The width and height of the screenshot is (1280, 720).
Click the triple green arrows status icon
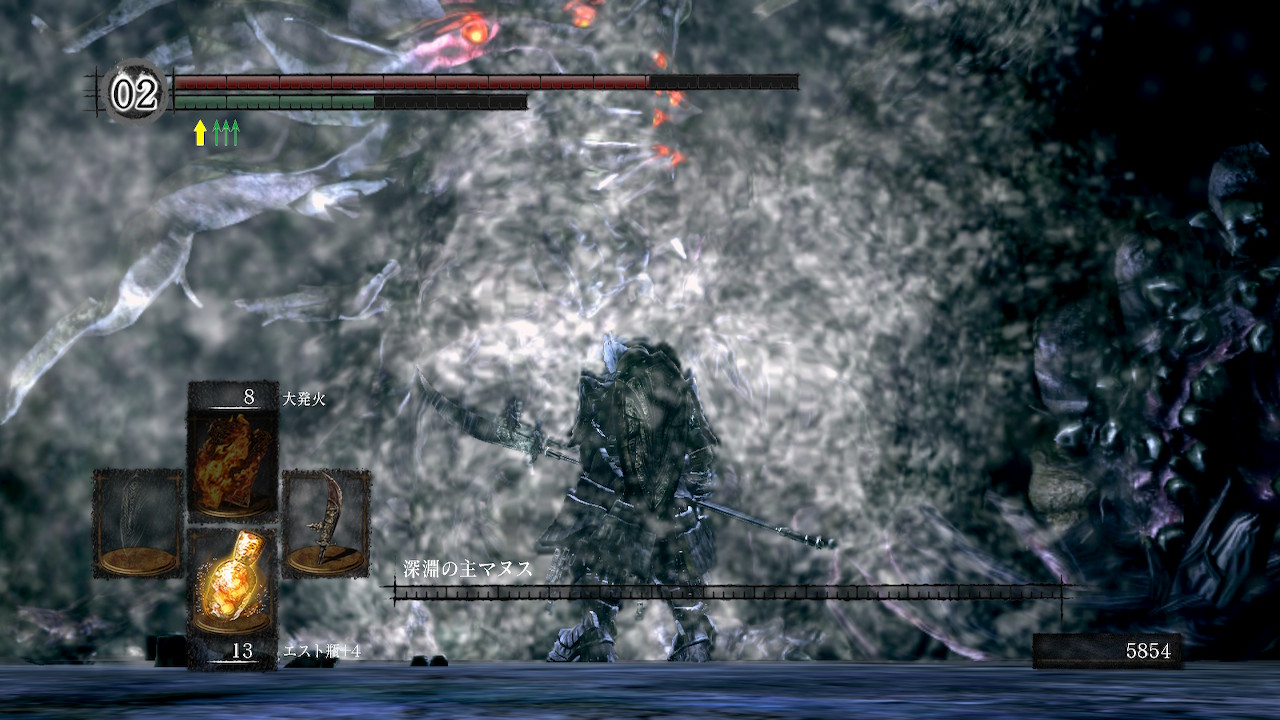point(227,132)
